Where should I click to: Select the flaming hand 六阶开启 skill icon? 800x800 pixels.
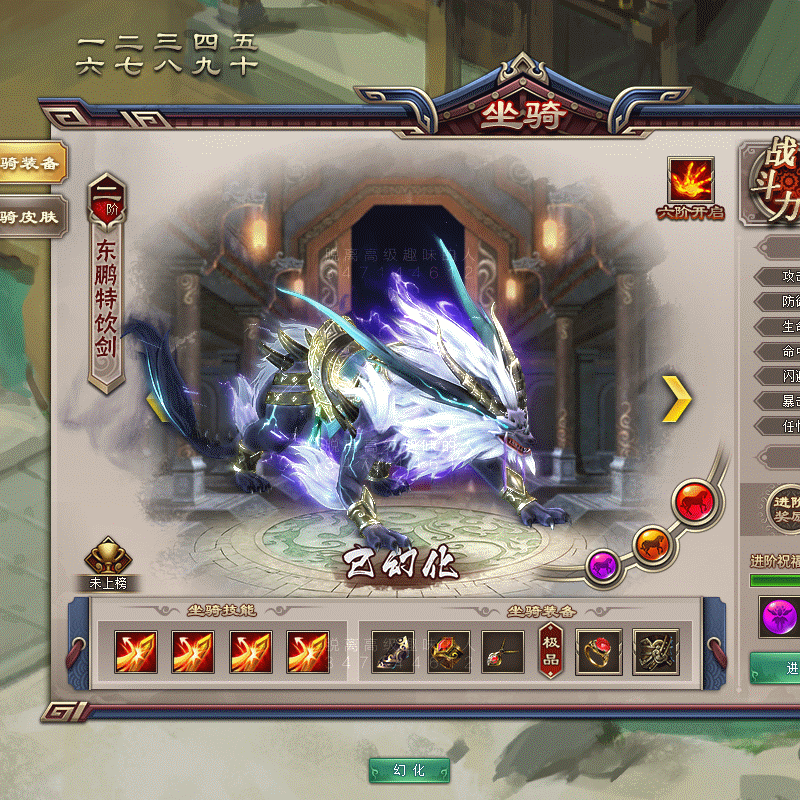(691, 180)
